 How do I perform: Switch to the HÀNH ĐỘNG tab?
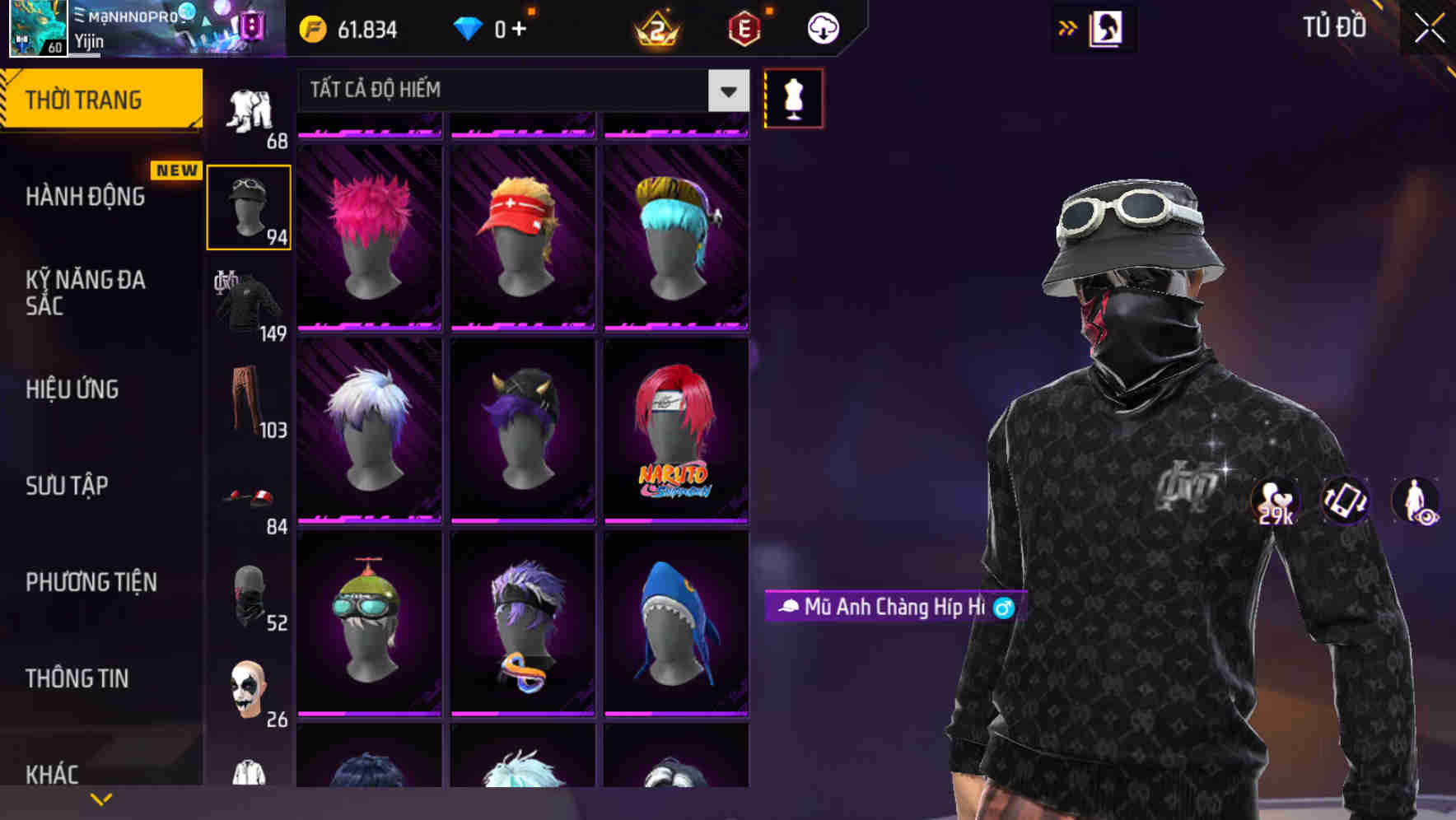pos(86,196)
